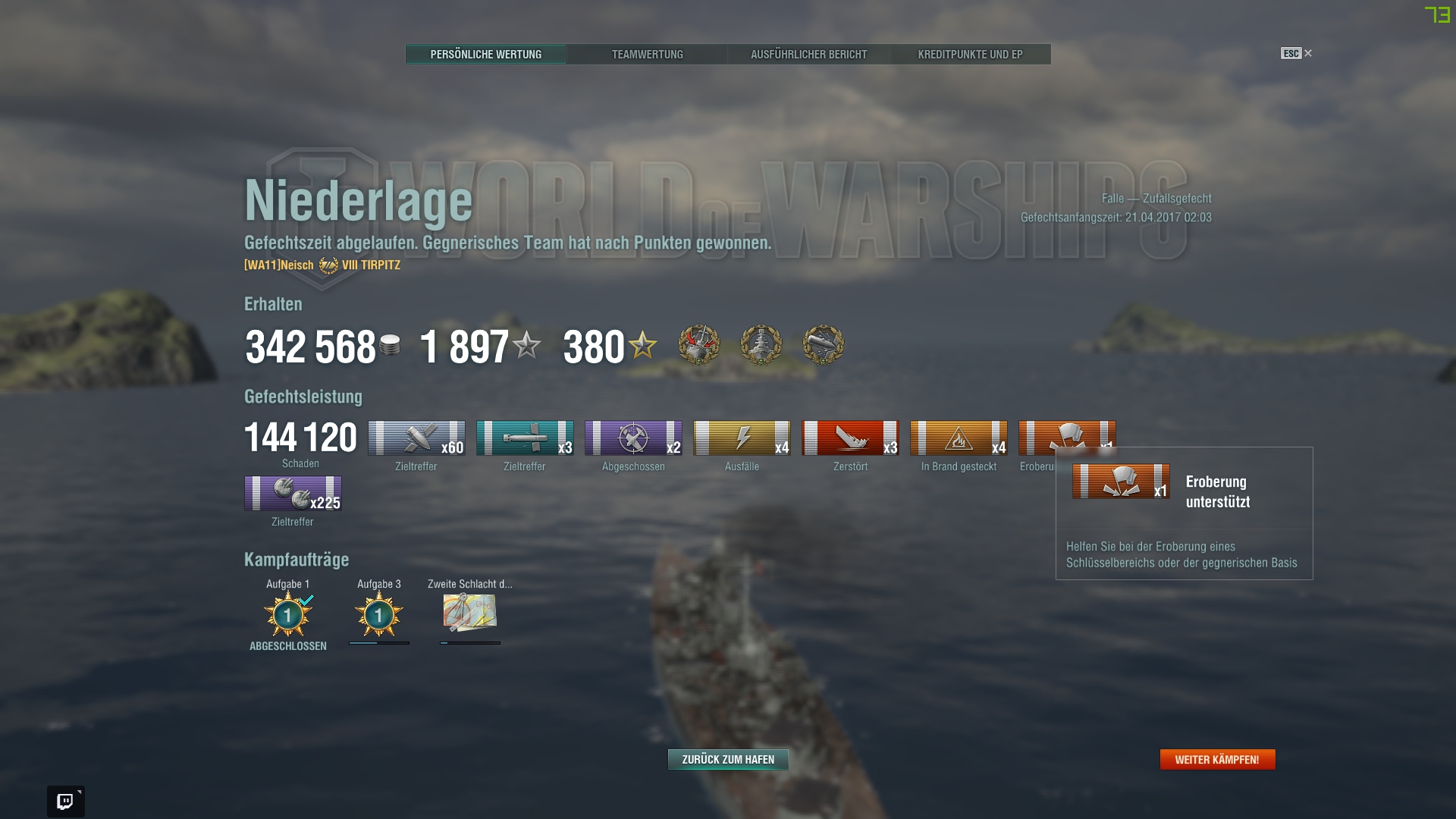
Task: Open the torpedo achievement medal
Action: [x=824, y=345]
